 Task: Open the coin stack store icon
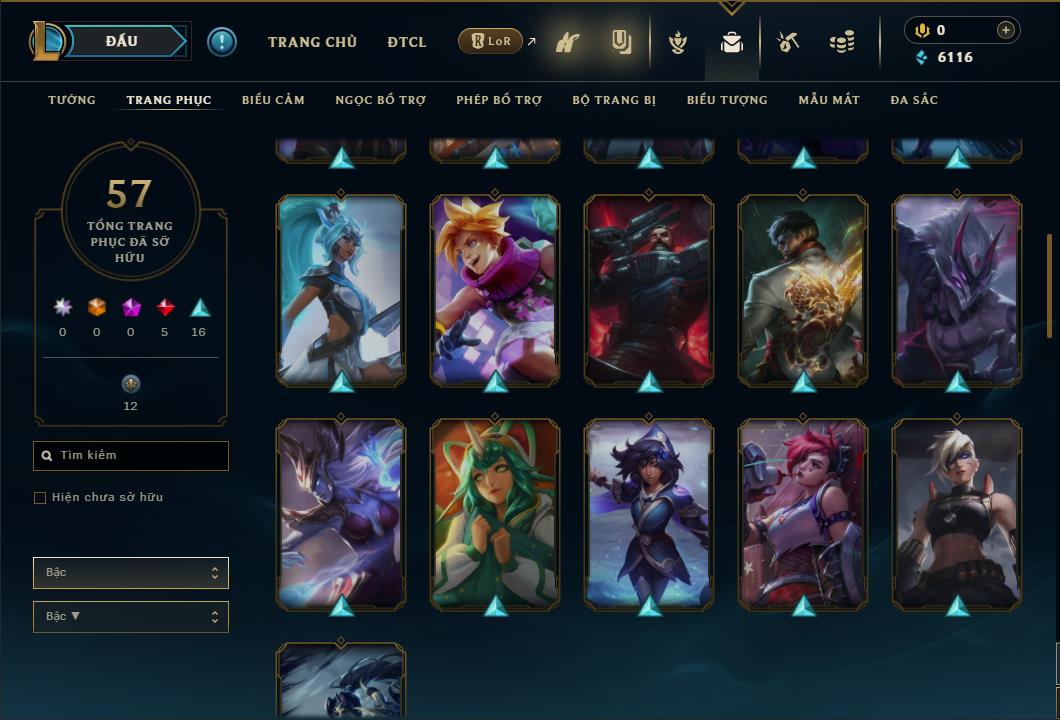point(842,43)
